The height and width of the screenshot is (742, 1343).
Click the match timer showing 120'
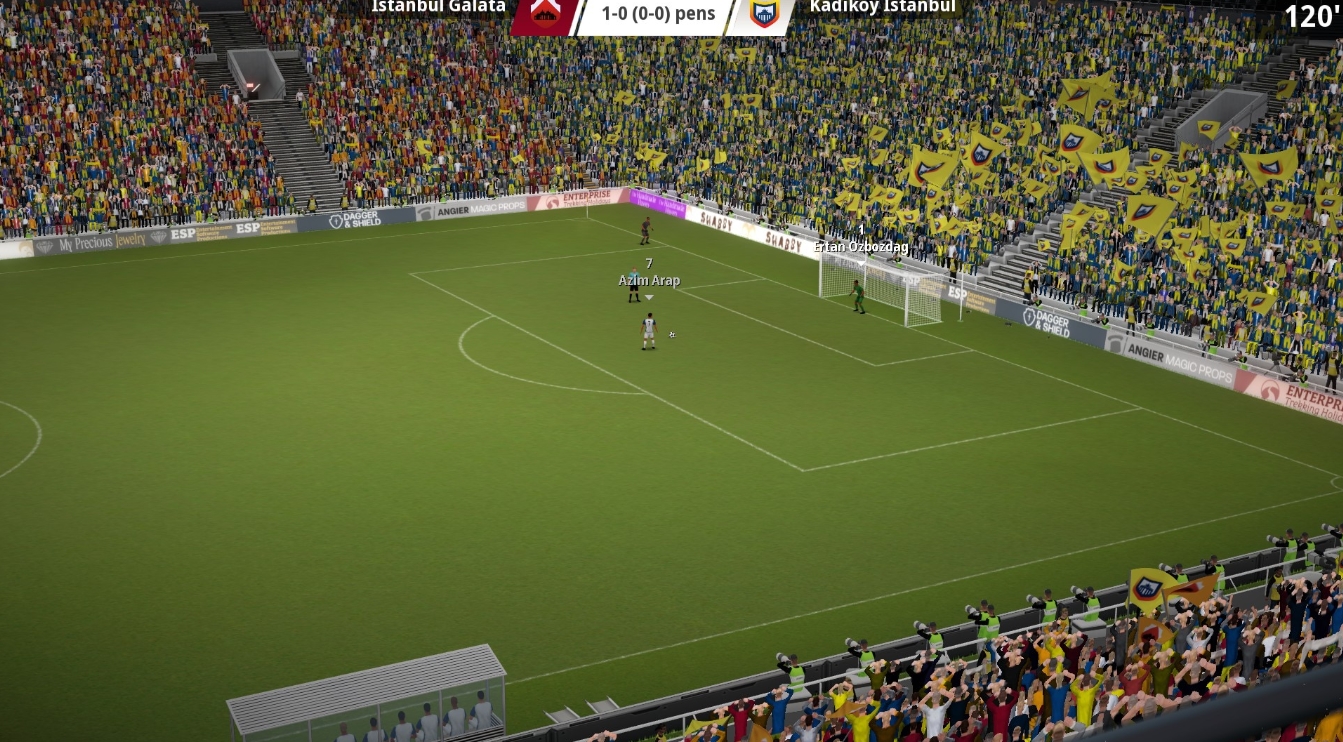[1313, 16]
